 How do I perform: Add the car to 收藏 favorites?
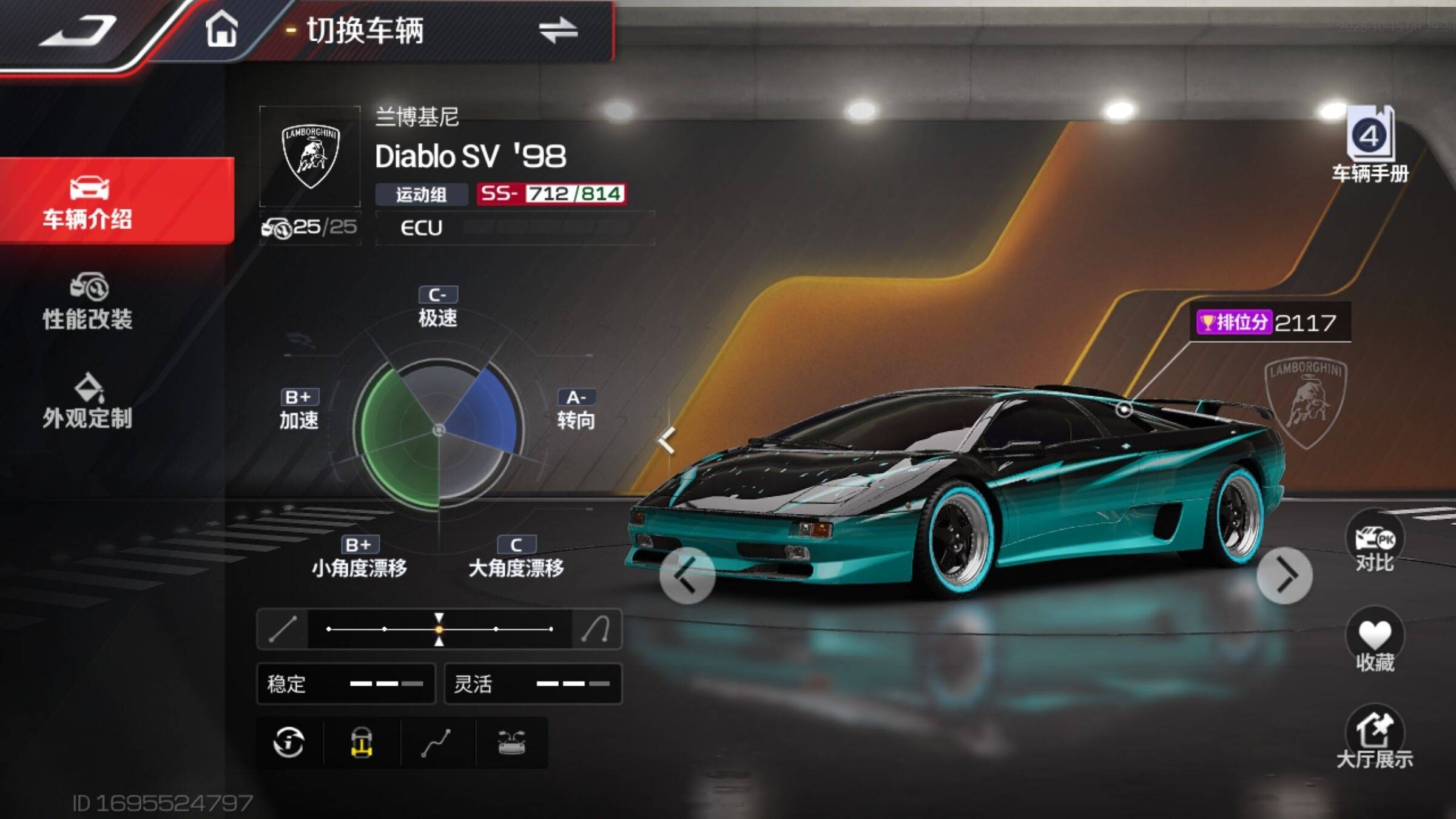pos(1374,642)
